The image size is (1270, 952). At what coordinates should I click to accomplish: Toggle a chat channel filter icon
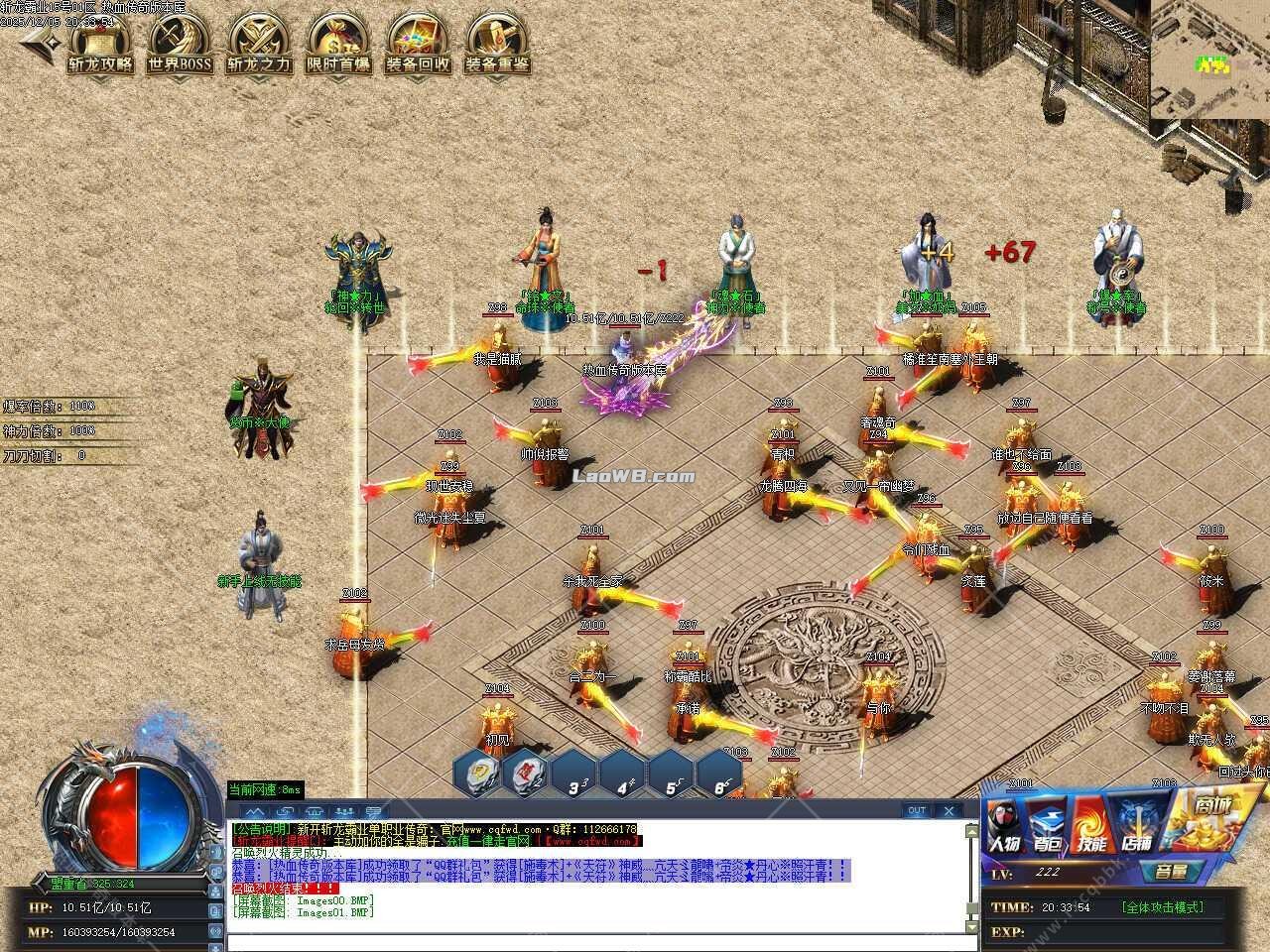coord(285,810)
